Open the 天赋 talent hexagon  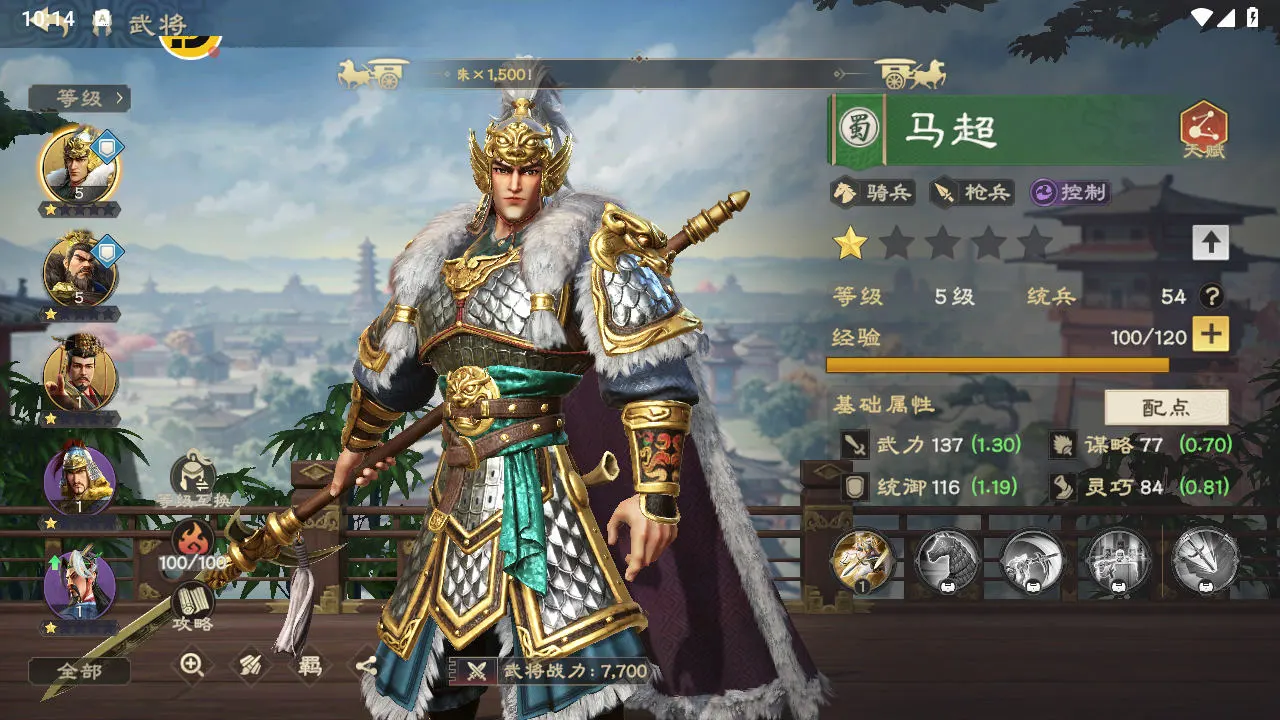click(1204, 130)
